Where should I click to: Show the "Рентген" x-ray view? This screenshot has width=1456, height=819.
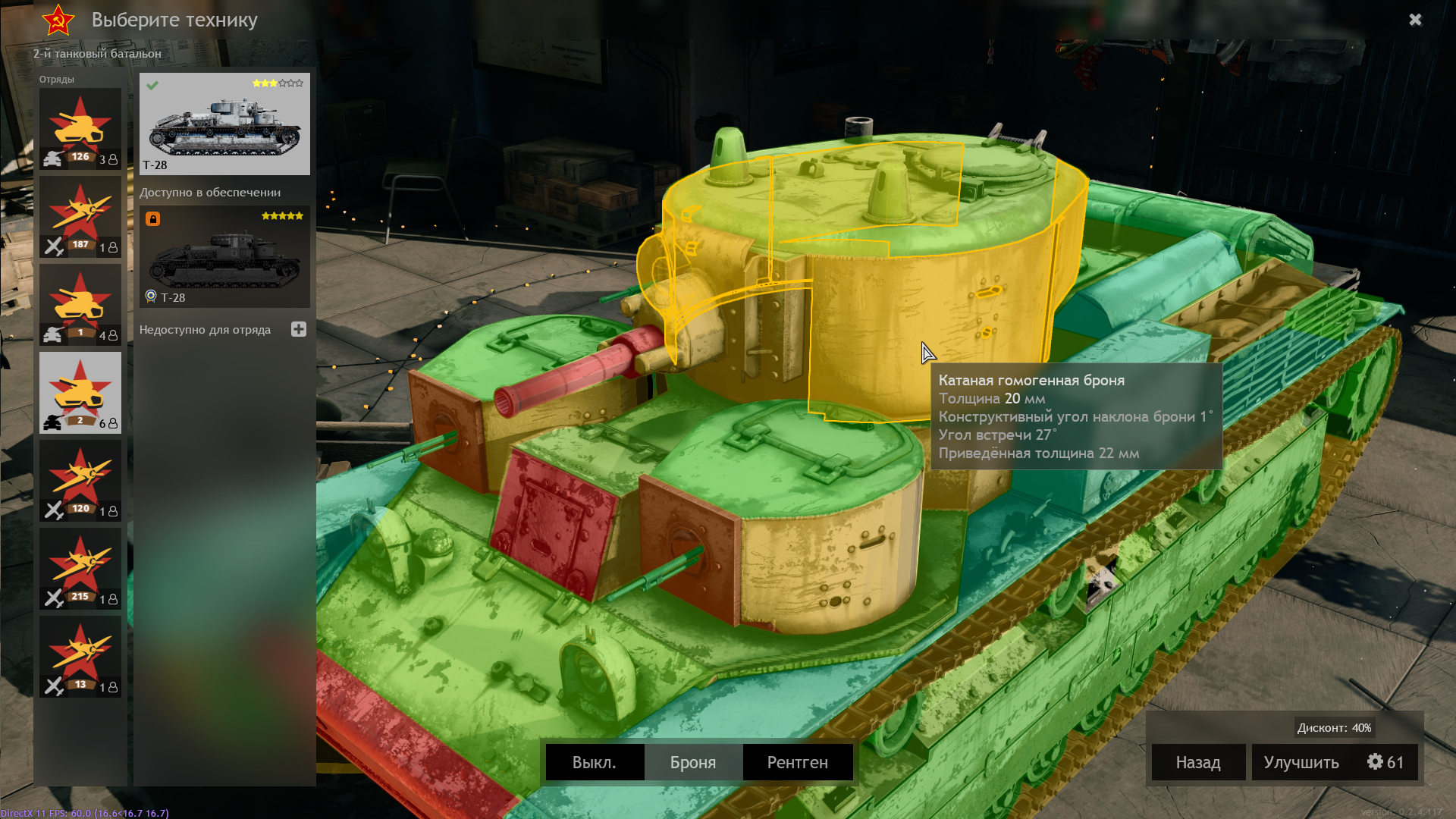pos(797,762)
